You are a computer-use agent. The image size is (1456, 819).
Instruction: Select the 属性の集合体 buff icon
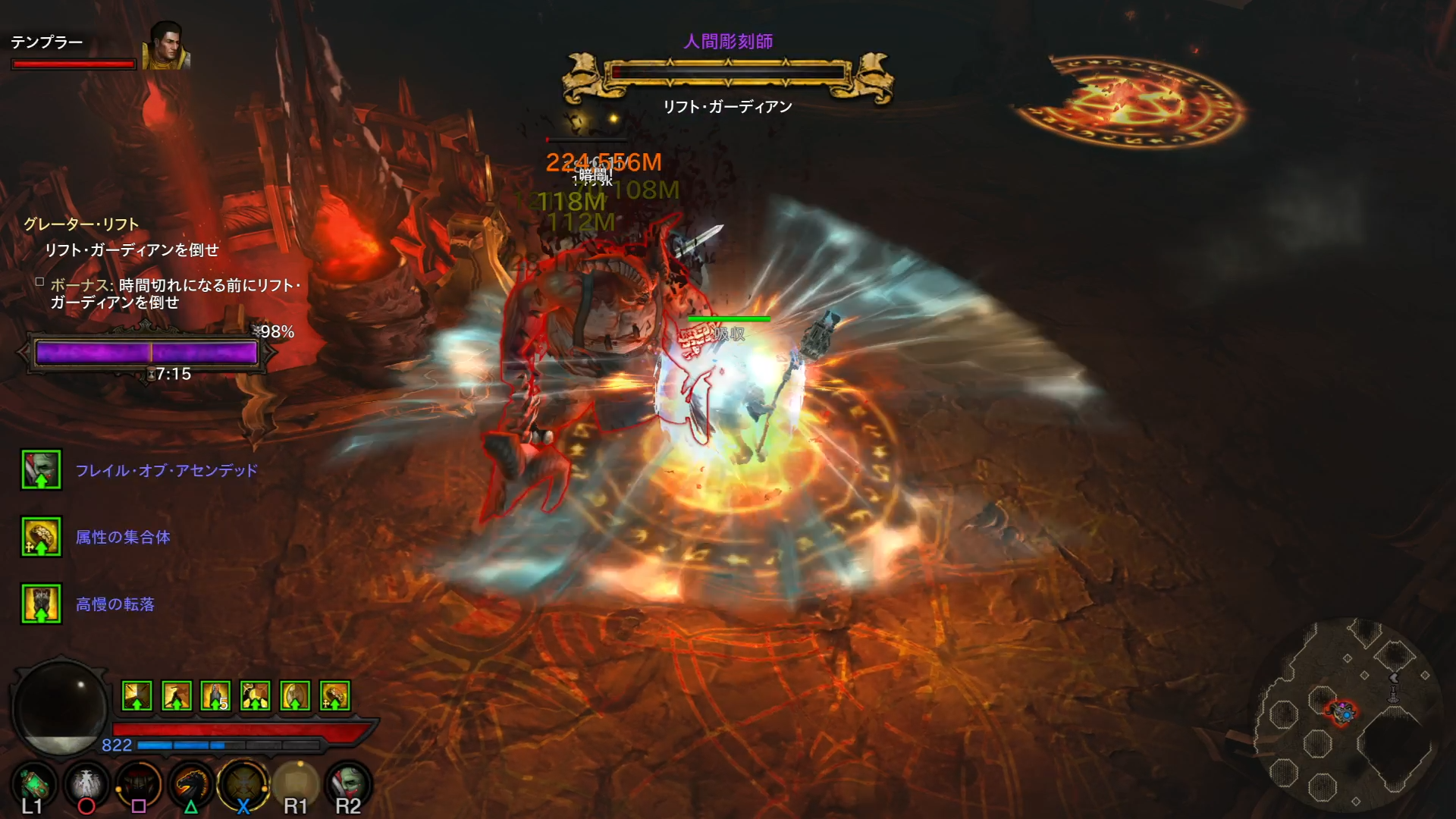click(x=41, y=537)
